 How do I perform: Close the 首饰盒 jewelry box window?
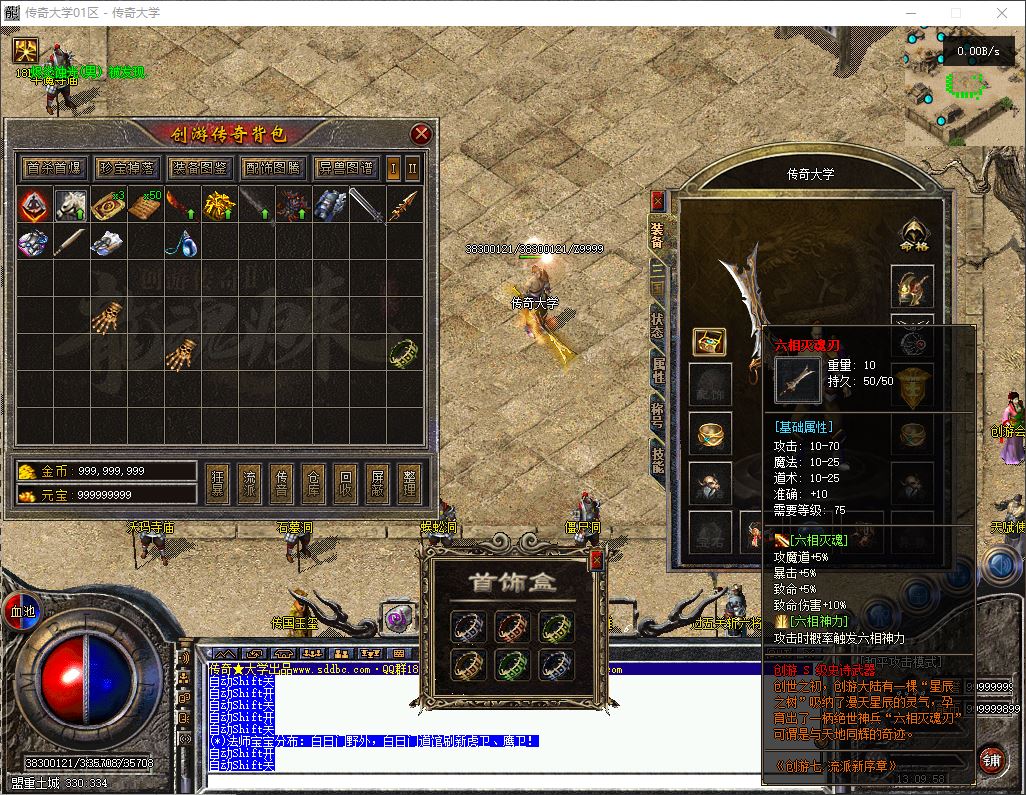pos(596,560)
